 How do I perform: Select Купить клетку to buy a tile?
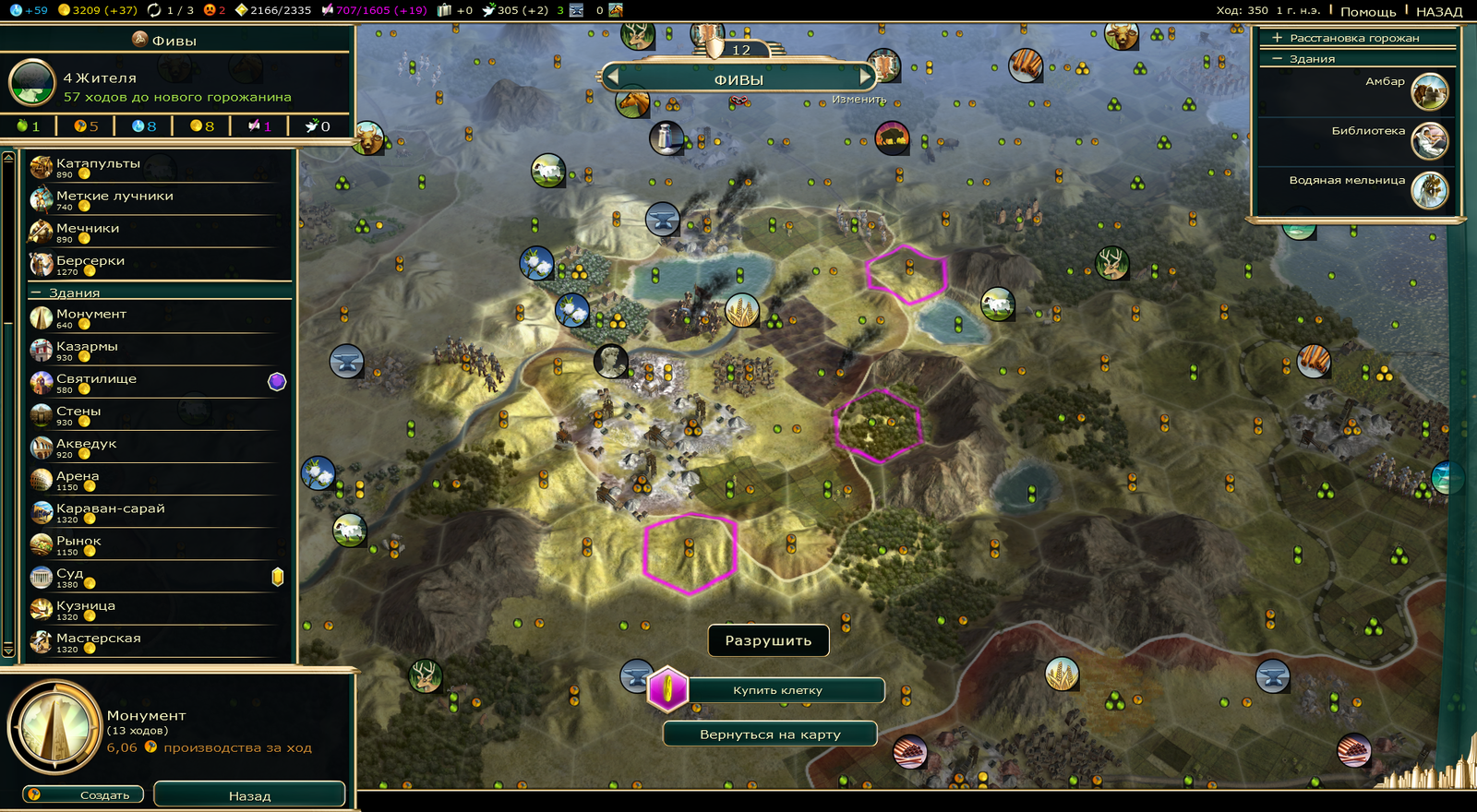pyautogui.click(x=777, y=690)
